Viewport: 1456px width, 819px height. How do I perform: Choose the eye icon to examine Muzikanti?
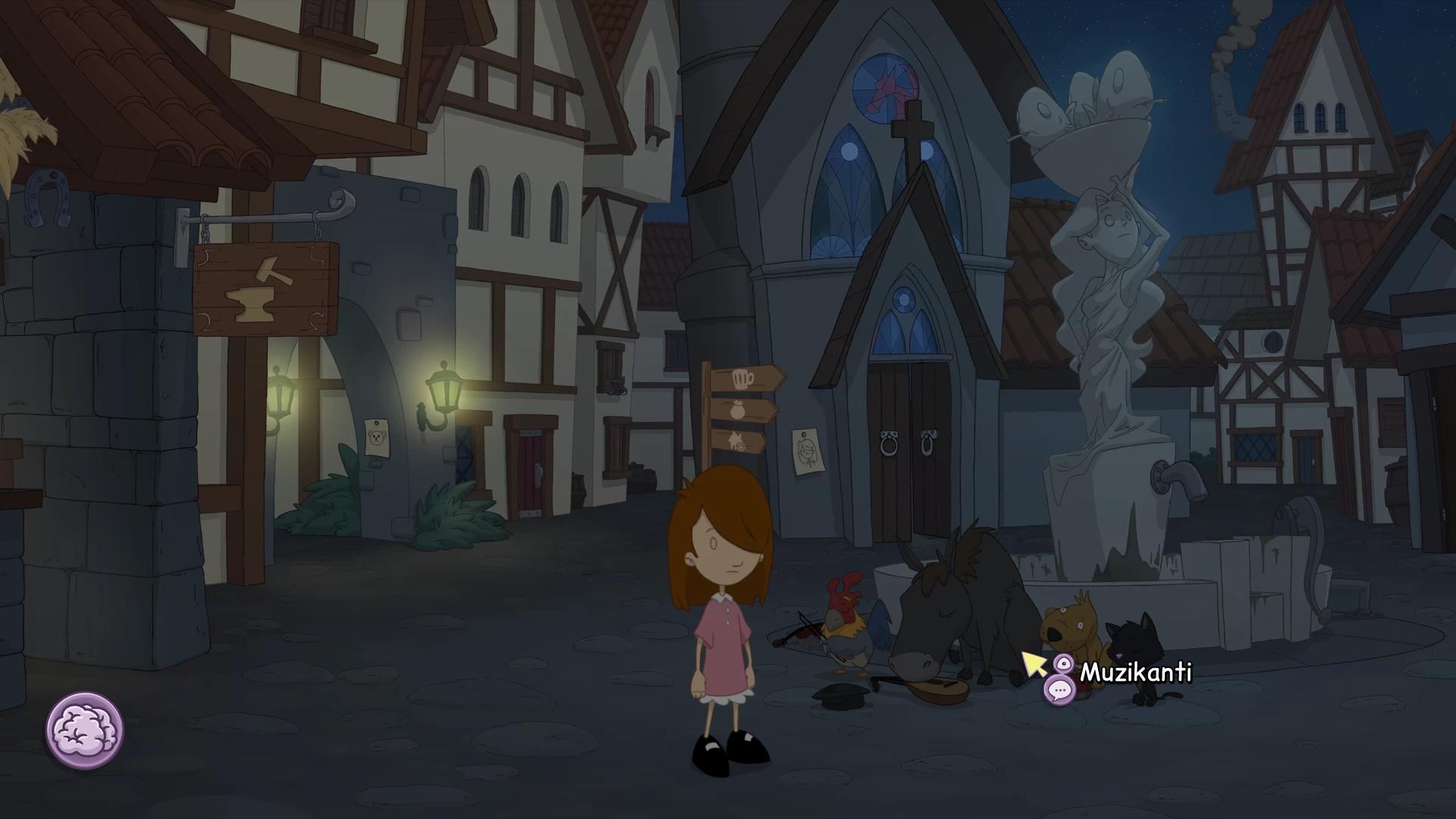1064,665
